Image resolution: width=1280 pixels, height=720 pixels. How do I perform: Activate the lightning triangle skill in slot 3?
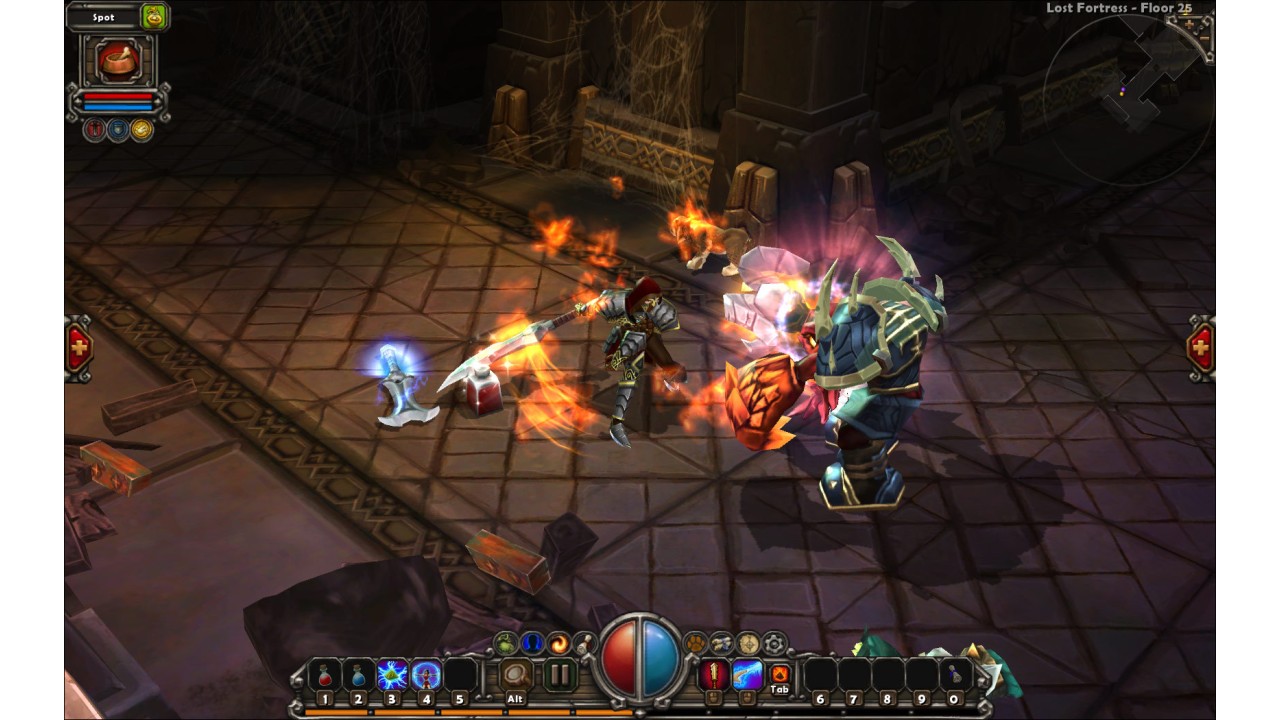click(x=392, y=675)
